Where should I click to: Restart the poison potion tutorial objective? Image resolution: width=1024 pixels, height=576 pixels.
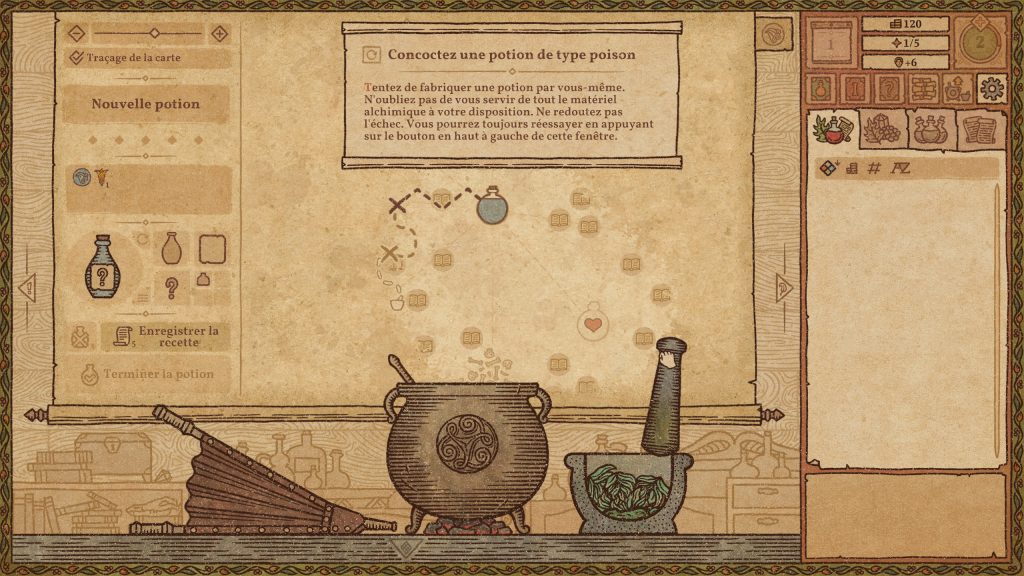pos(373,54)
